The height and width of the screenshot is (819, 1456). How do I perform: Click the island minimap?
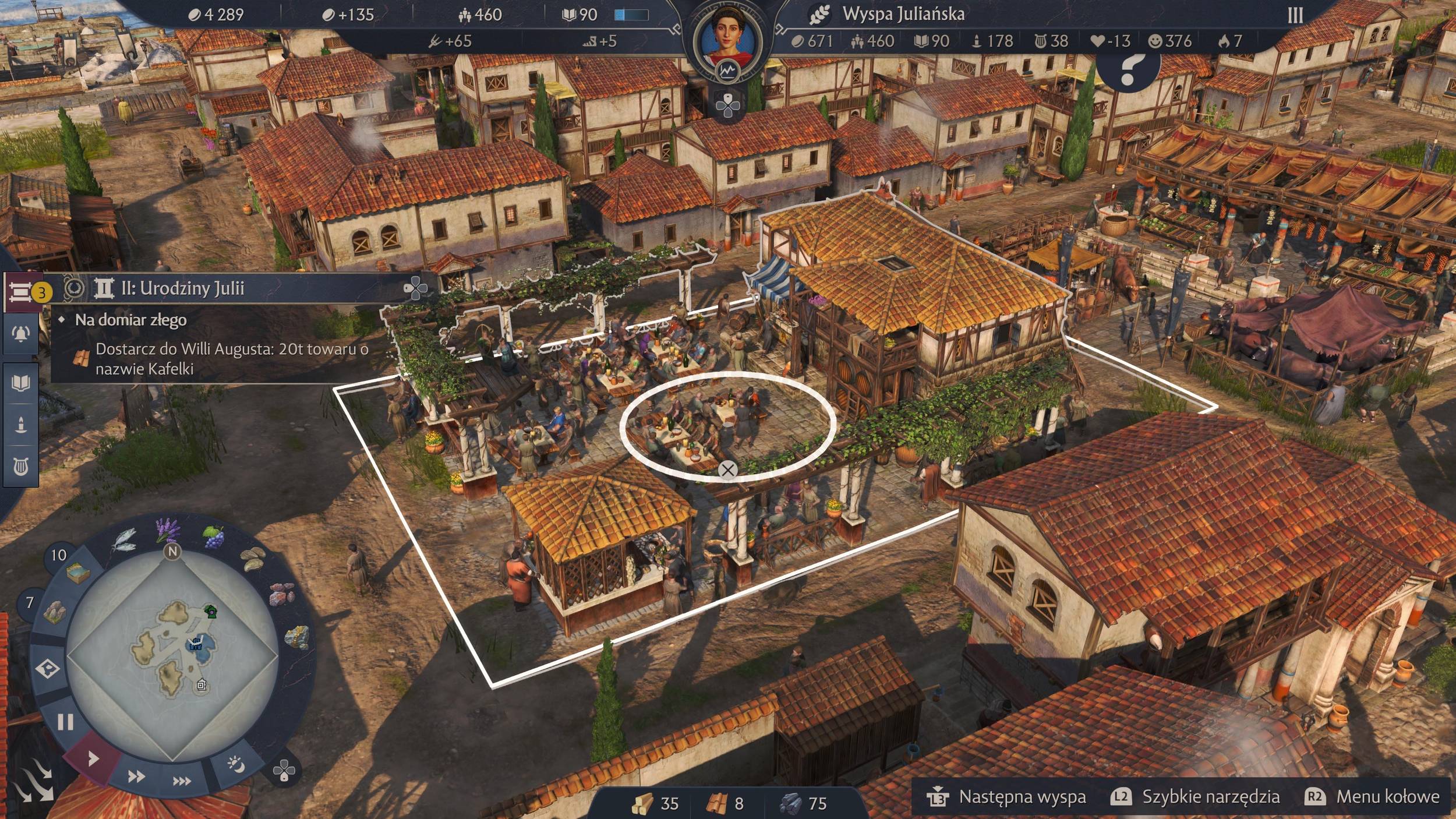(x=172, y=655)
